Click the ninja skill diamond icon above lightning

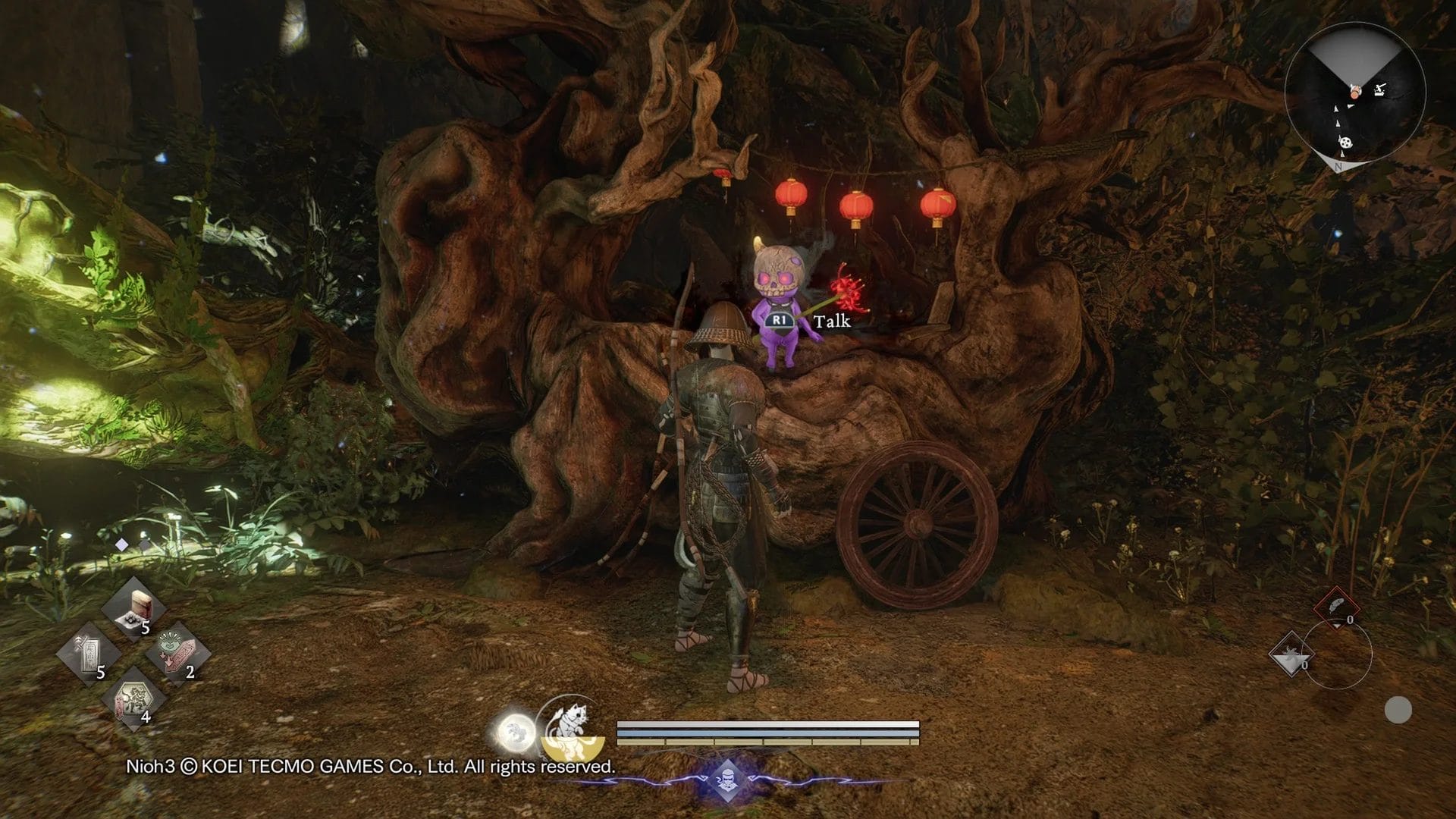(x=727, y=779)
